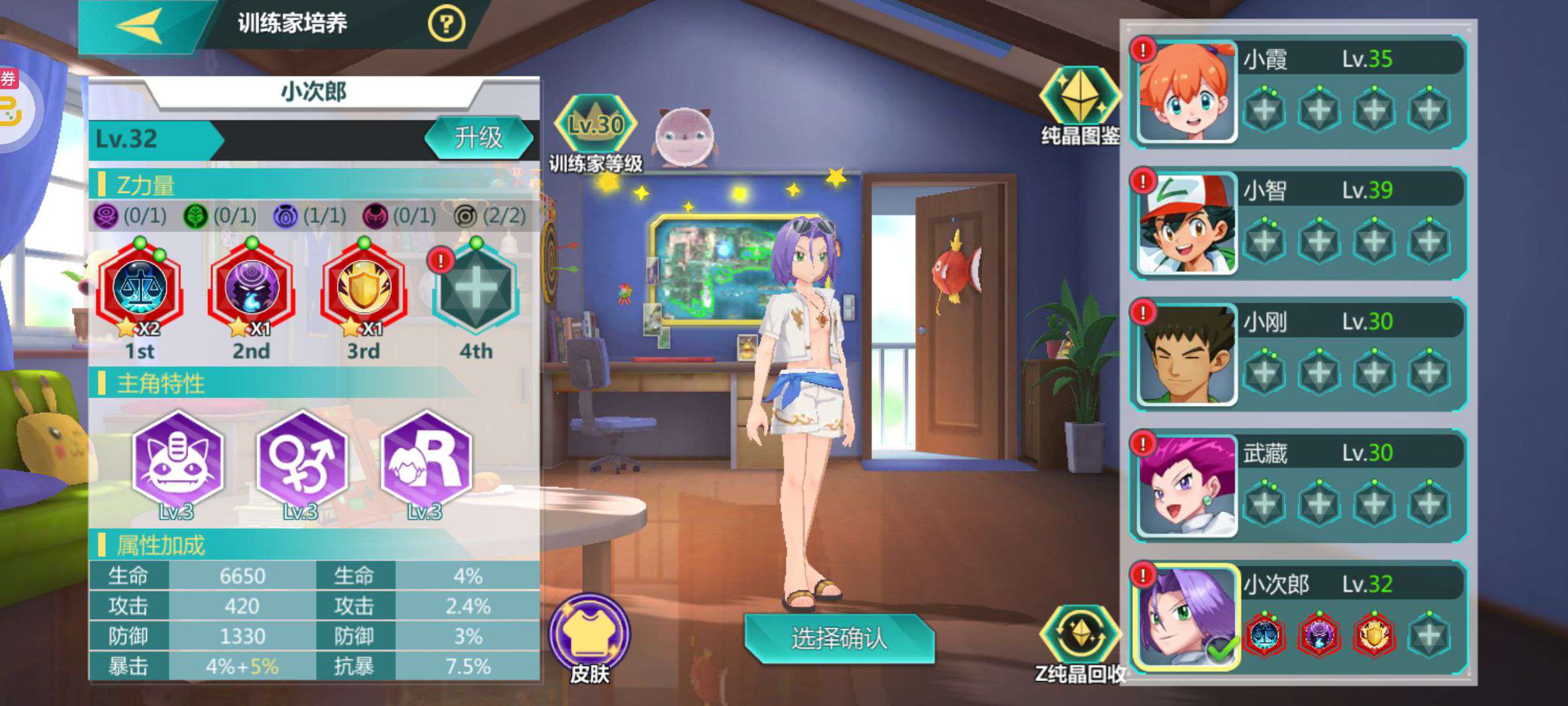Choose trainer 小刚 portrait
The image size is (1568, 706).
1187,355
